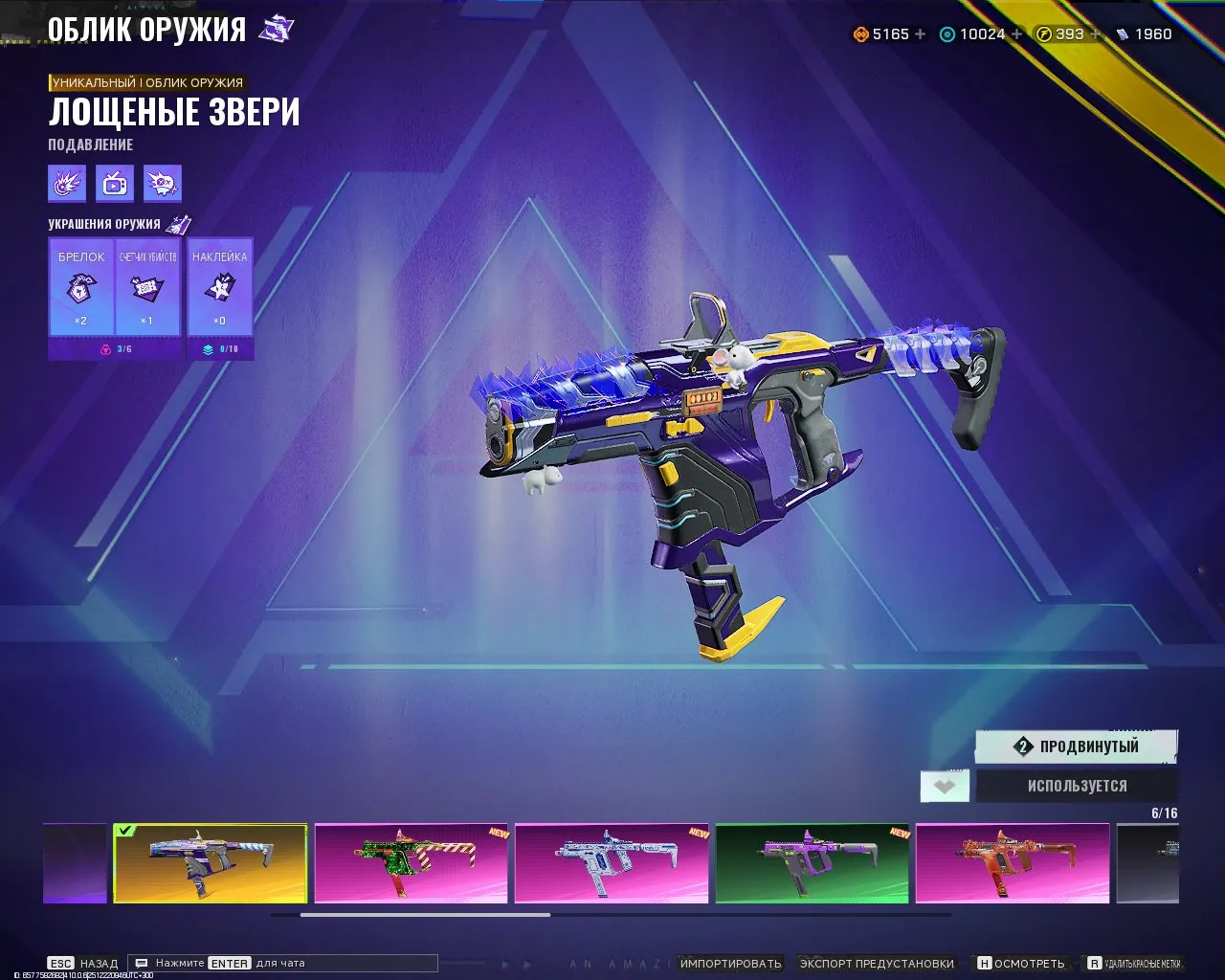
Task: Add more orange currency with plus button
Action: click(921, 34)
